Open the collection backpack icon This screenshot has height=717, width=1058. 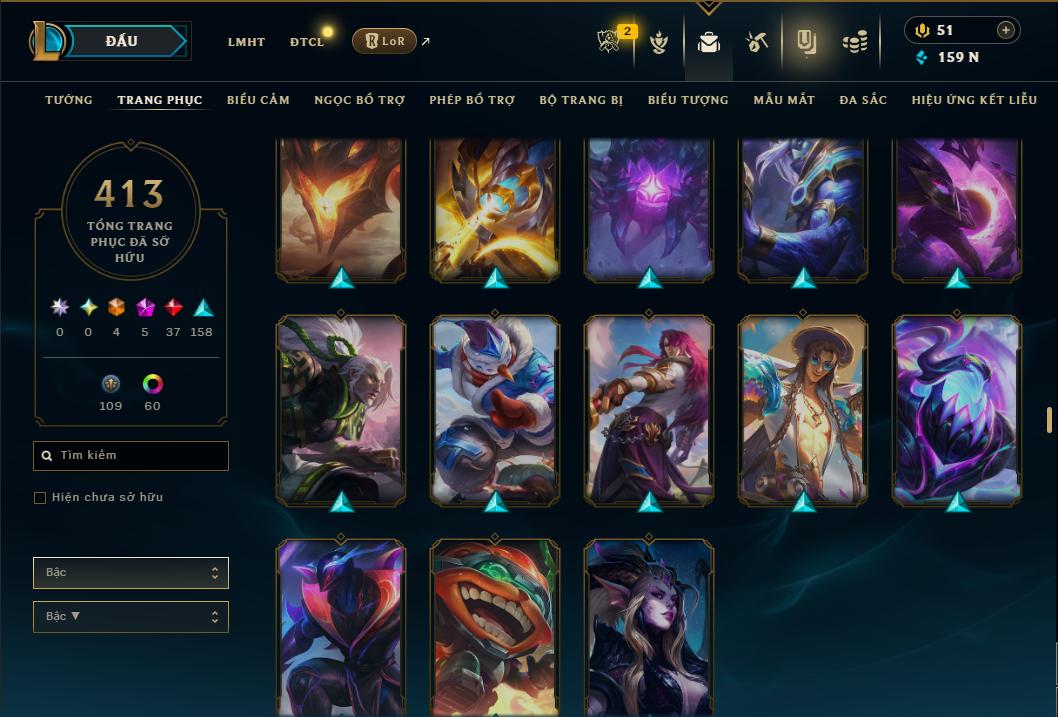(709, 42)
